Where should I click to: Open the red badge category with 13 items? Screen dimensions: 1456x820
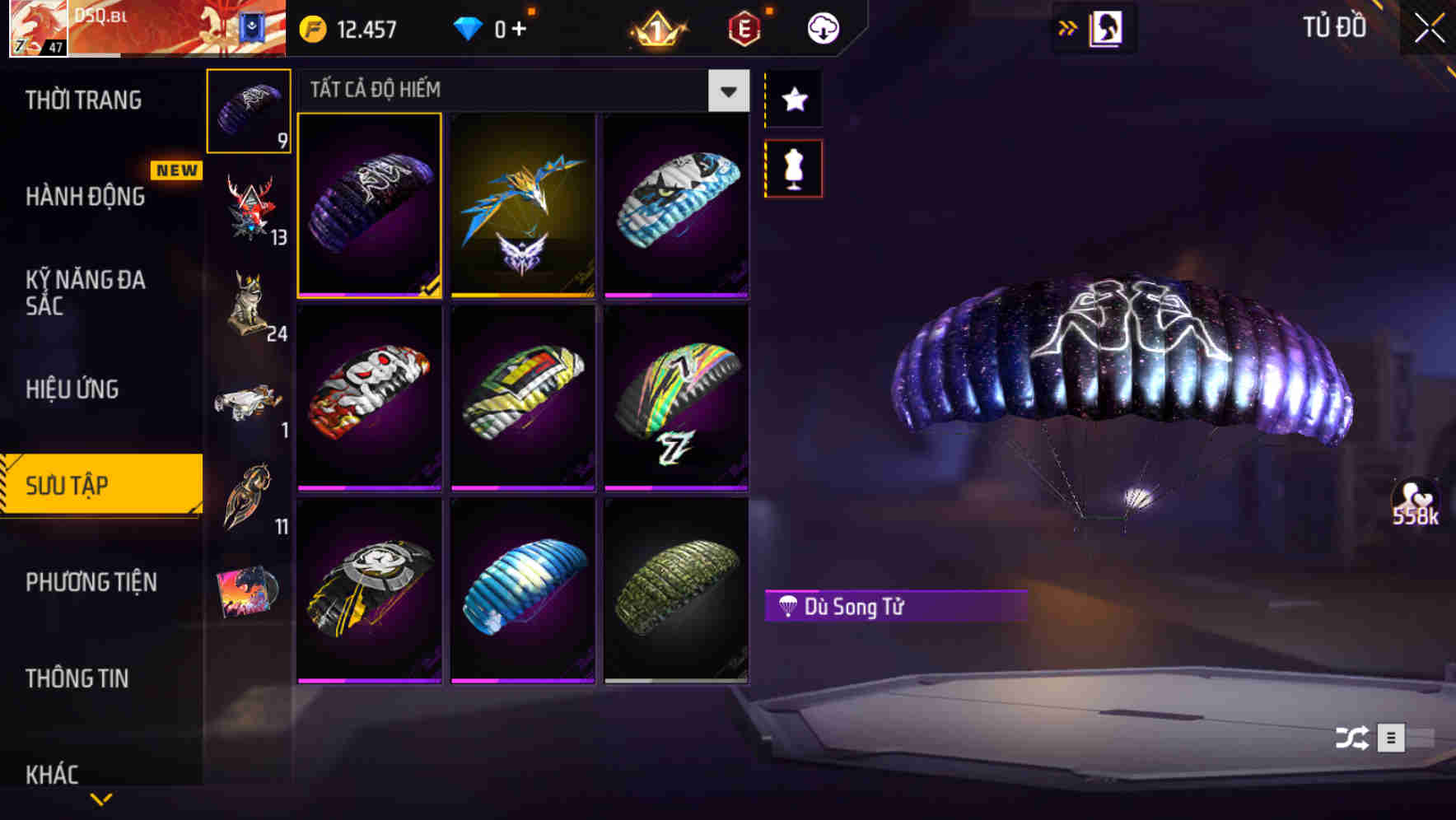248,206
